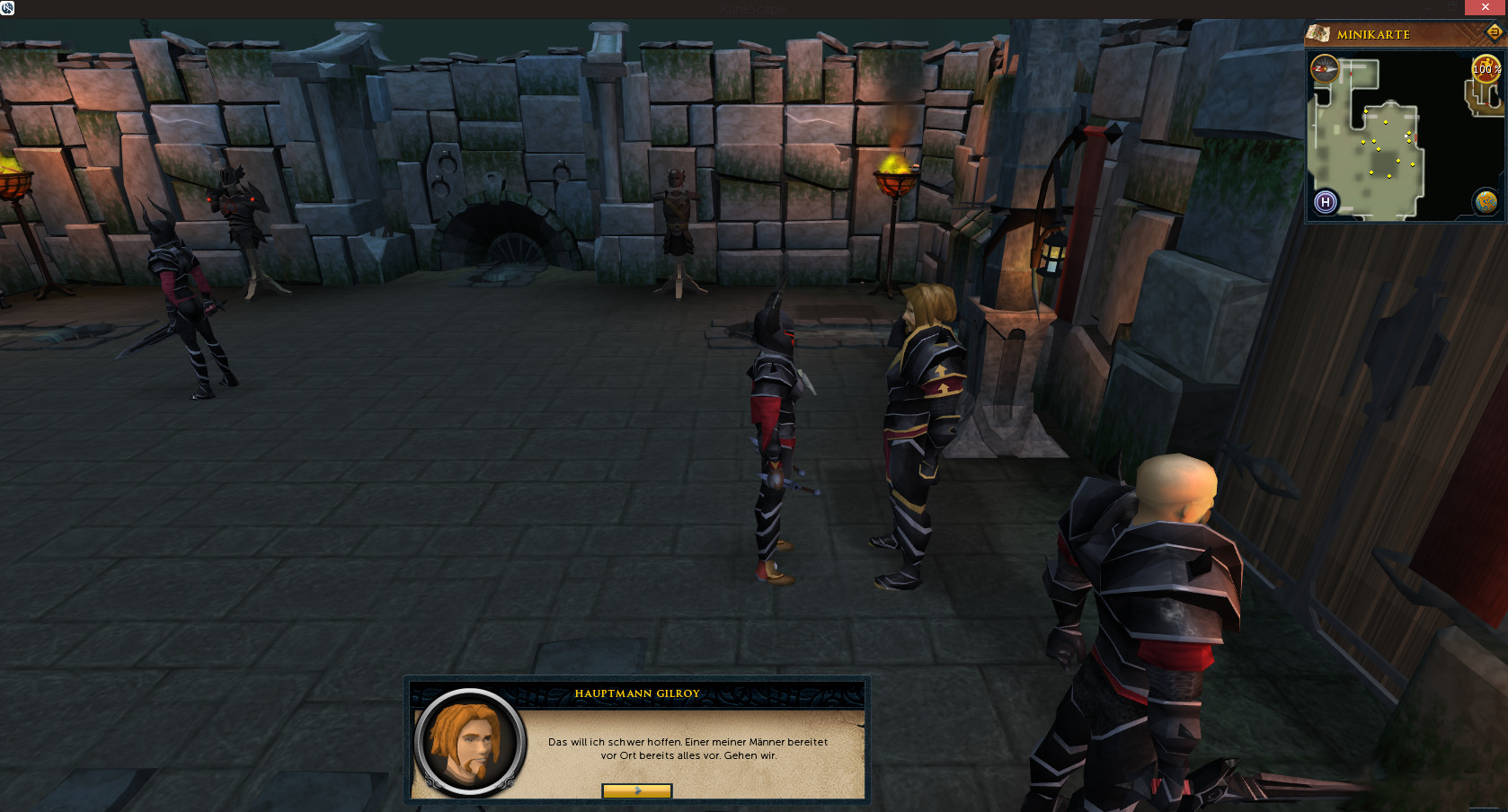Click on the minimap terrain area
The image size is (1508, 812).
1375,153
